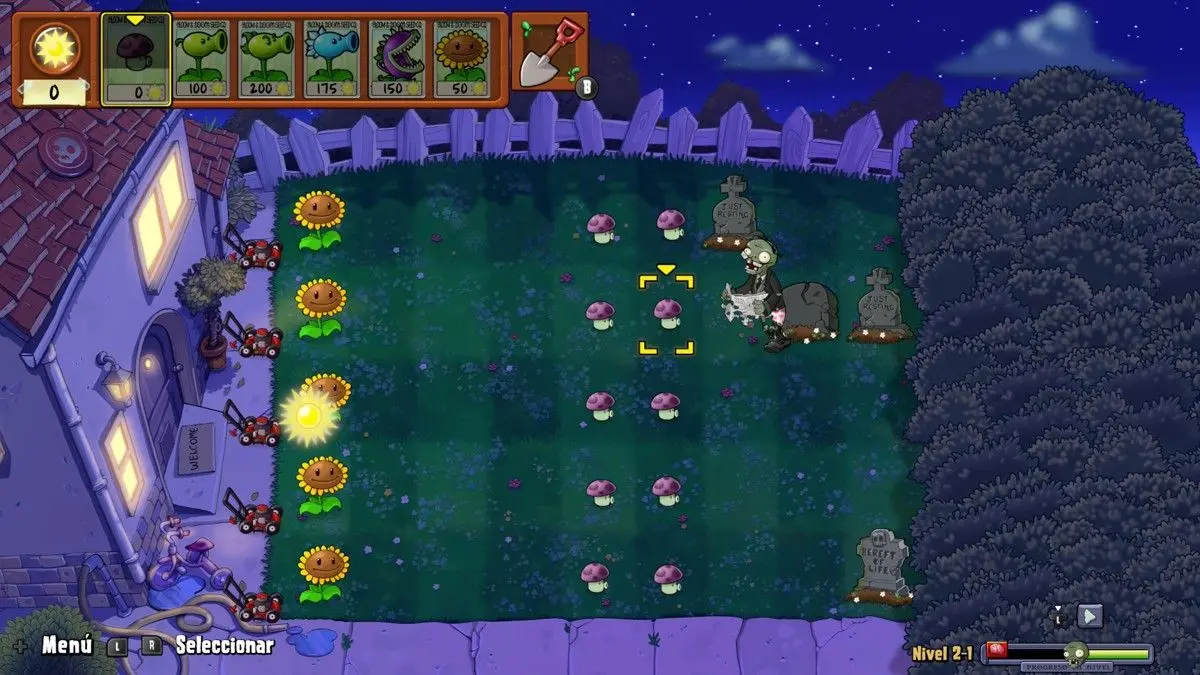Image resolution: width=1200 pixels, height=675 pixels.
Task: Select the Sunflower seed packet
Action: pyautogui.click(x=463, y=59)
